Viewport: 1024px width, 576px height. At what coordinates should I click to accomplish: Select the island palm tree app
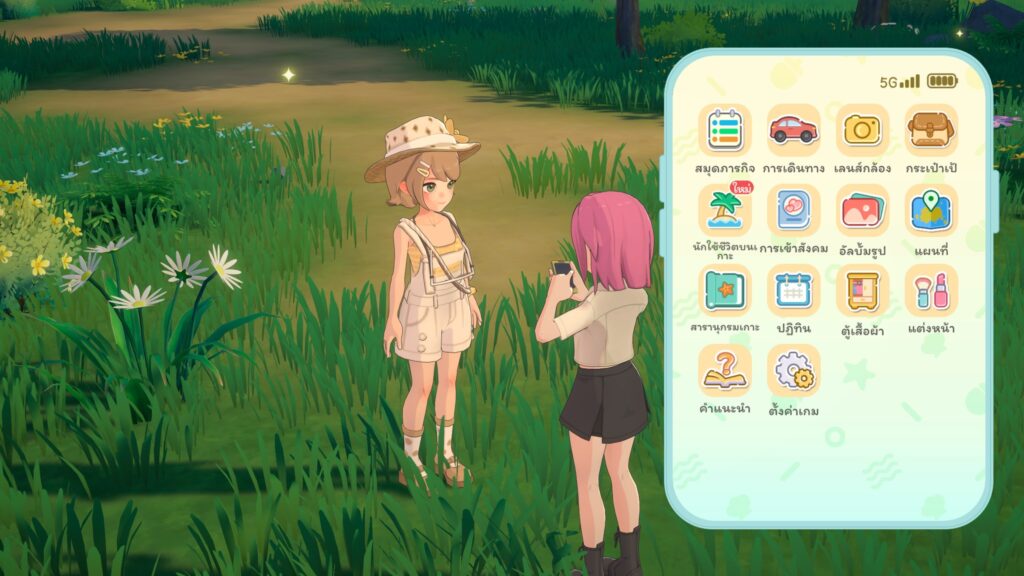(725, 210)
